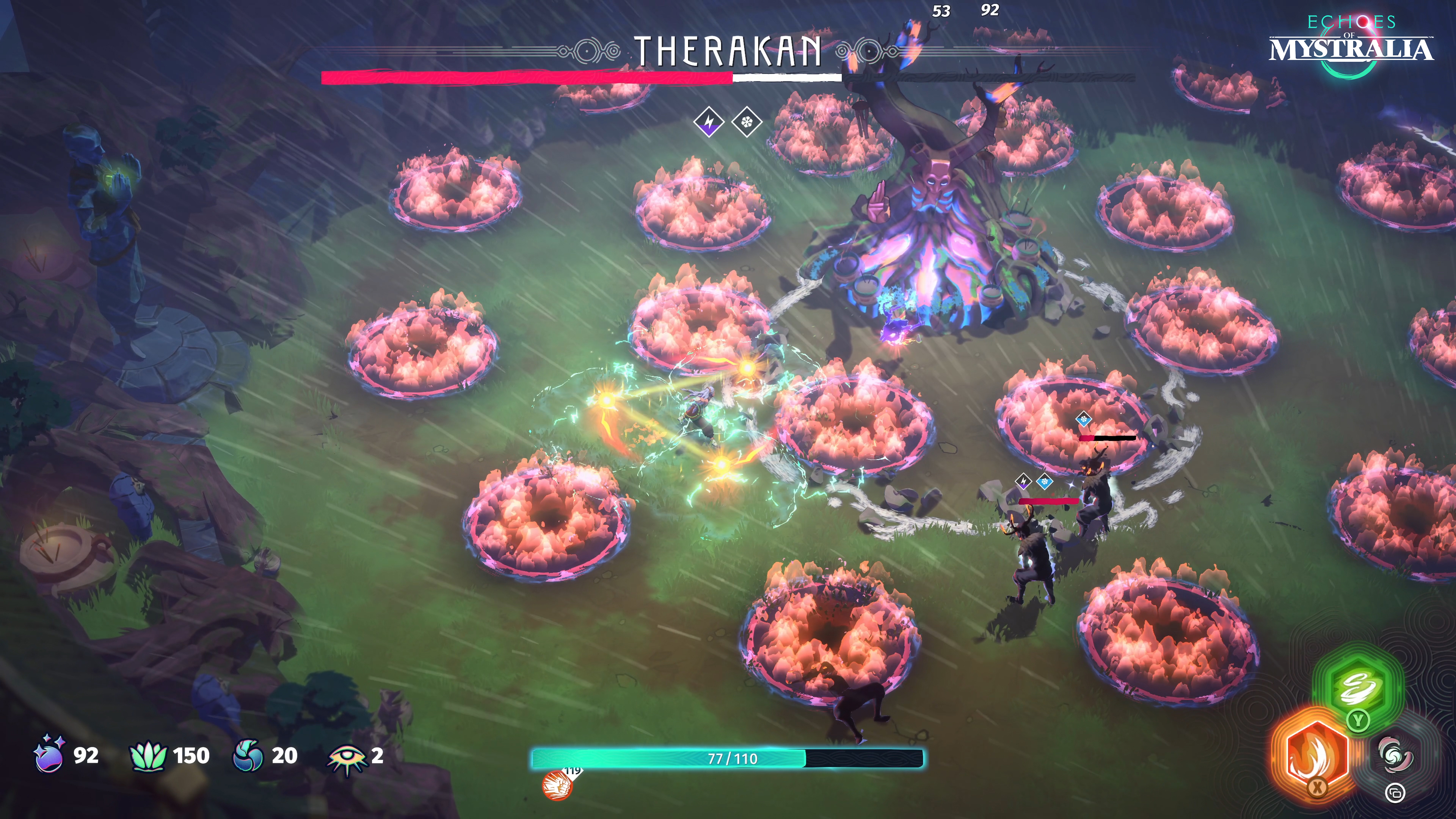
Task: Click the orange fist buff icon
Action: pos(557,786)
